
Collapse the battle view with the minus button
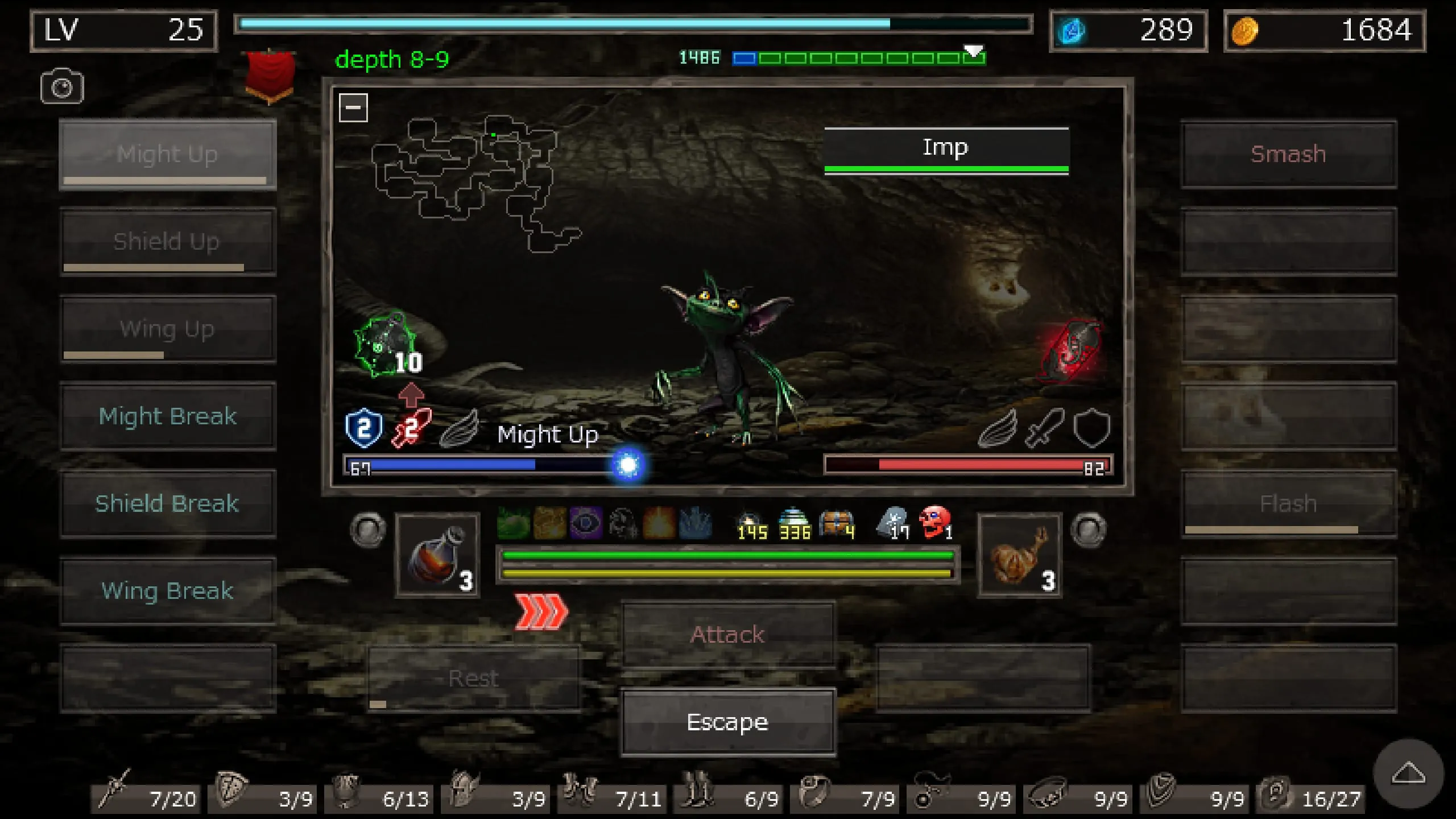353,106
